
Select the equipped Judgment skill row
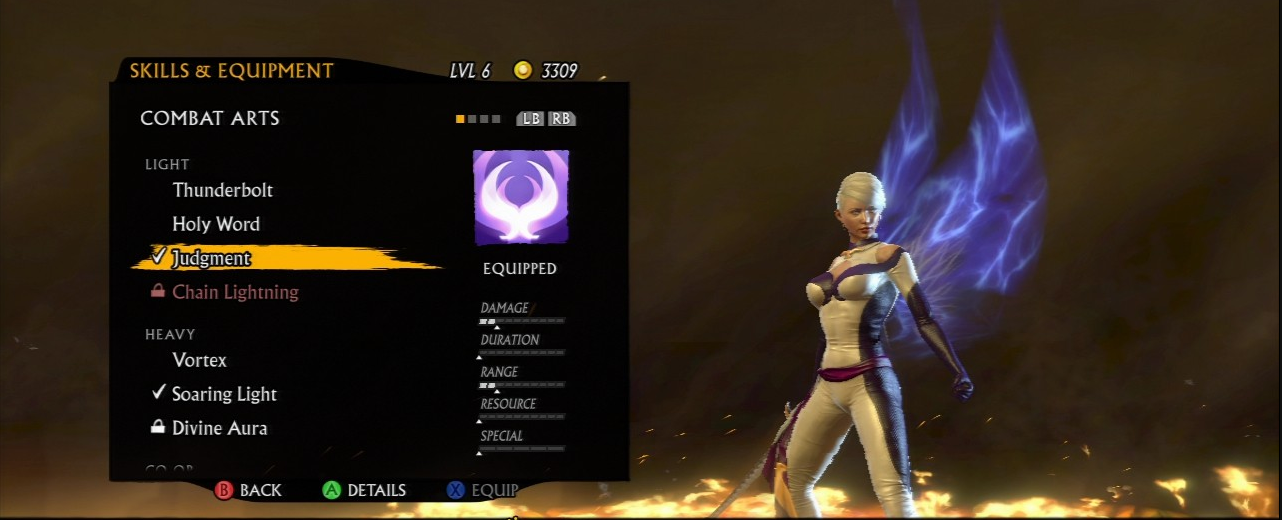tap(211, 258)
